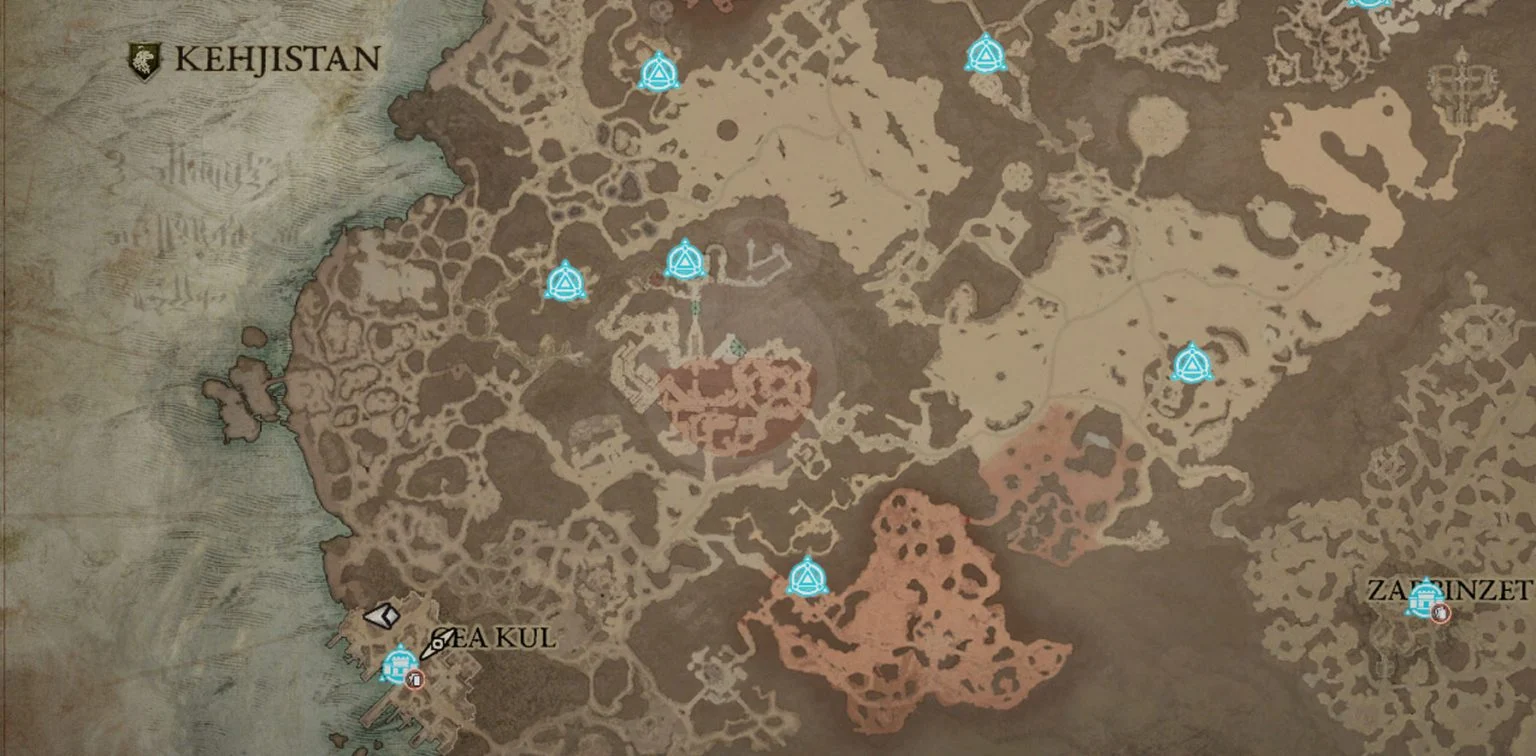Viewport: 1536px width, 756px height.
Task: Click the waypoint icon at the top-center of the map
Action: pyautogui.click(x=986, y=57)
